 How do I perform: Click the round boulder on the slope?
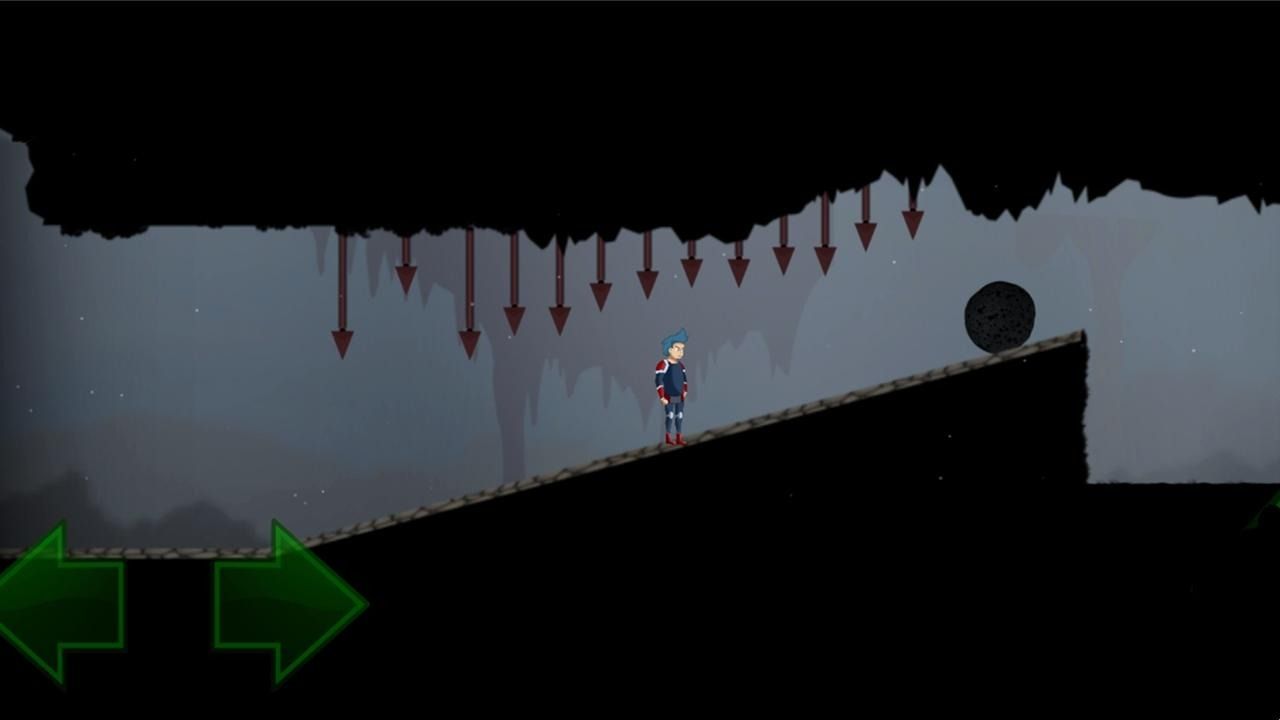pos(998,315)
